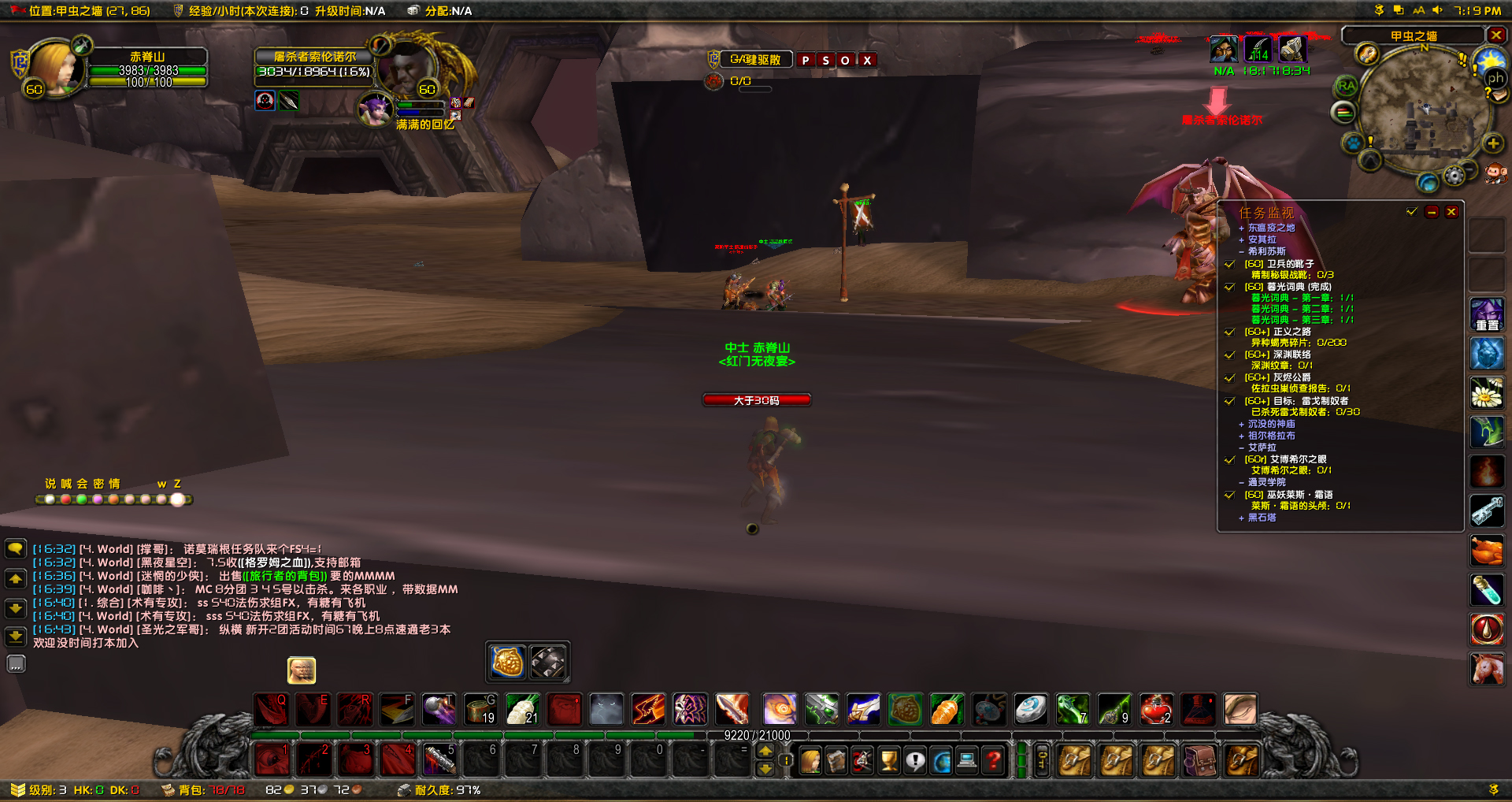The height and width of the screenshot is (802, 1512).
Task: Collapse the 希利苏斯 quest section
Action: click(1242, 251)
